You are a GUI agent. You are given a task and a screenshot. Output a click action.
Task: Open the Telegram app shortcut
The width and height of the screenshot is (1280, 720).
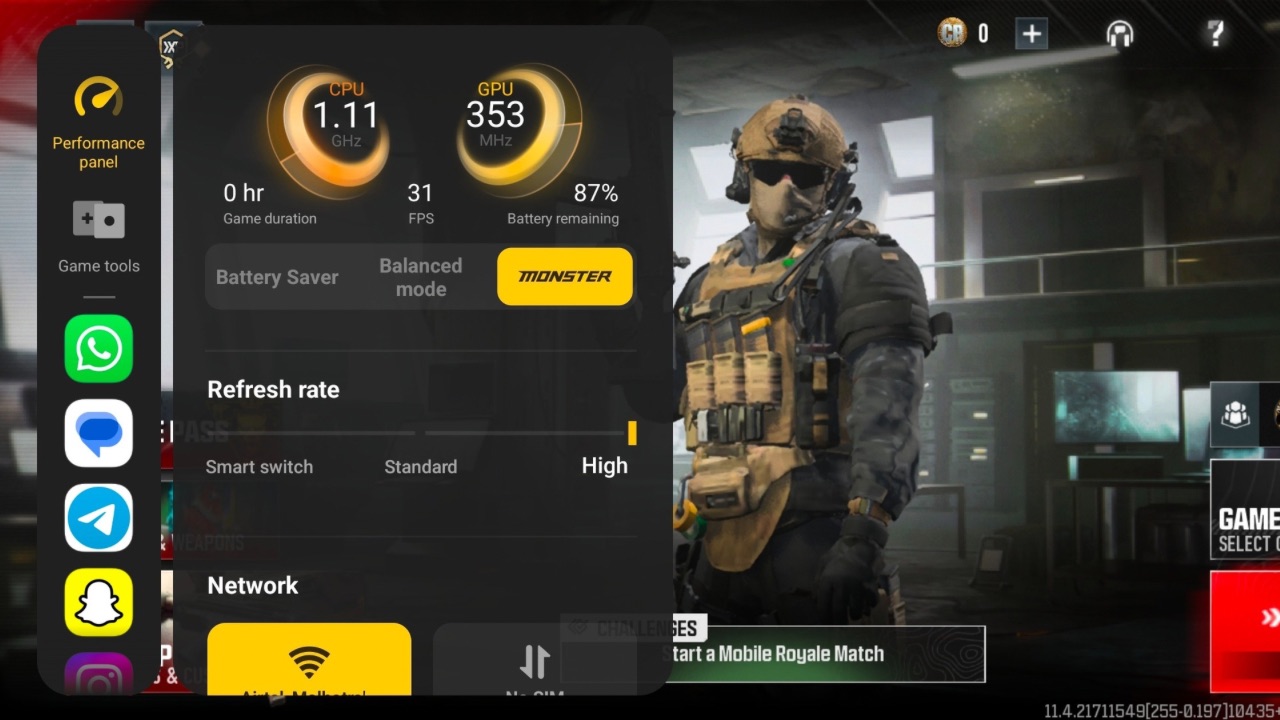(99, 518)
